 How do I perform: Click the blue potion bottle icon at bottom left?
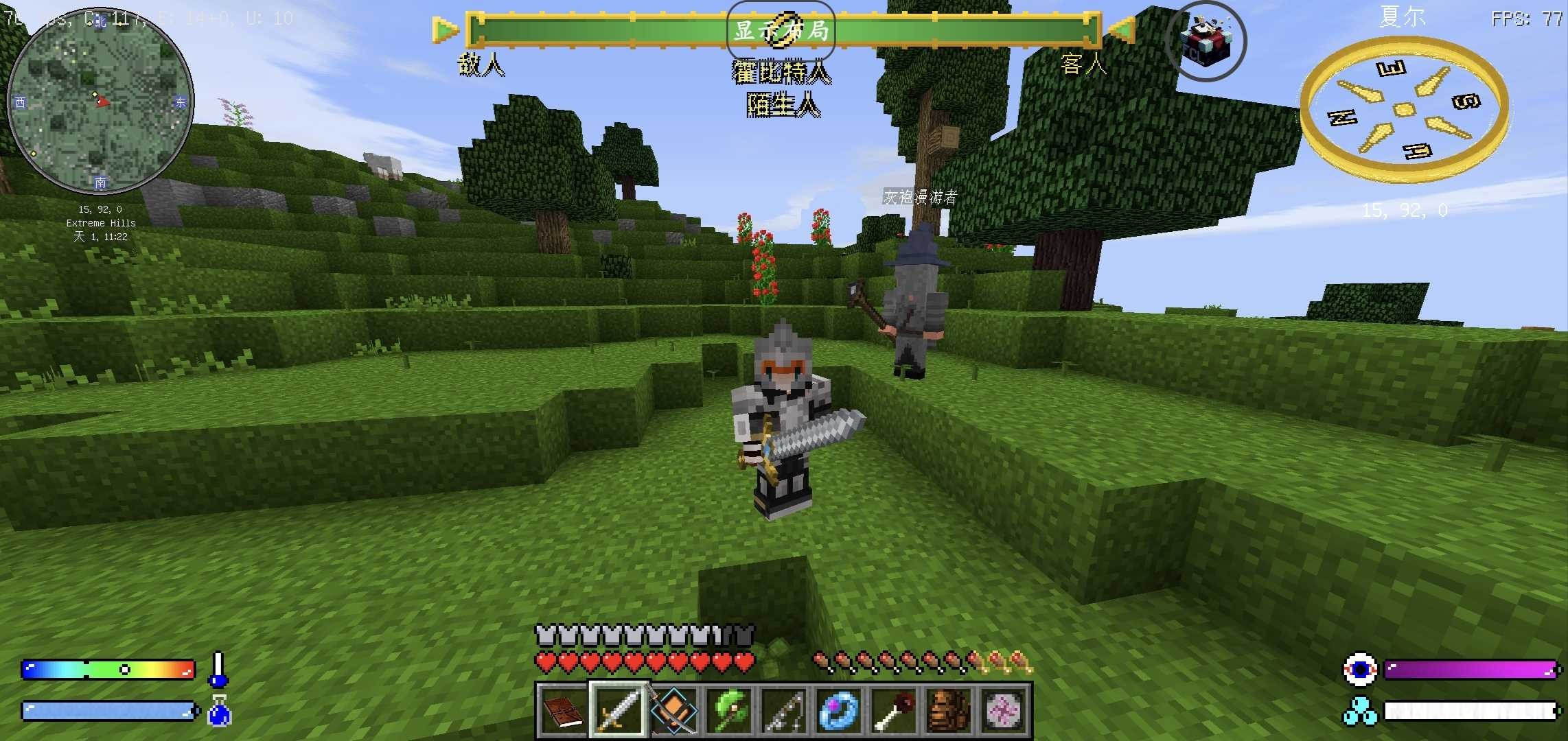pyautogui.click(x=218, y=712)
